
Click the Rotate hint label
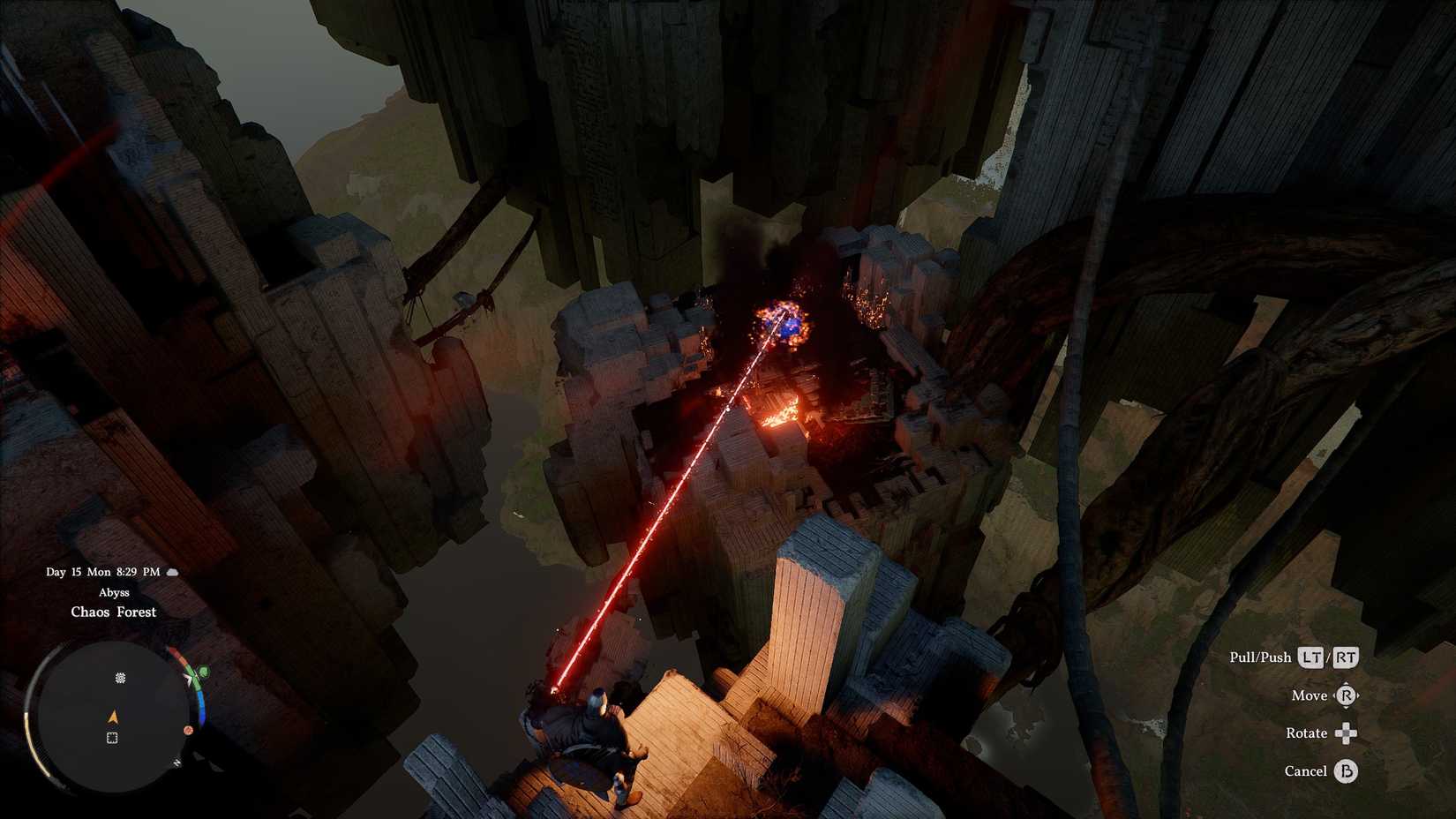1305,733
